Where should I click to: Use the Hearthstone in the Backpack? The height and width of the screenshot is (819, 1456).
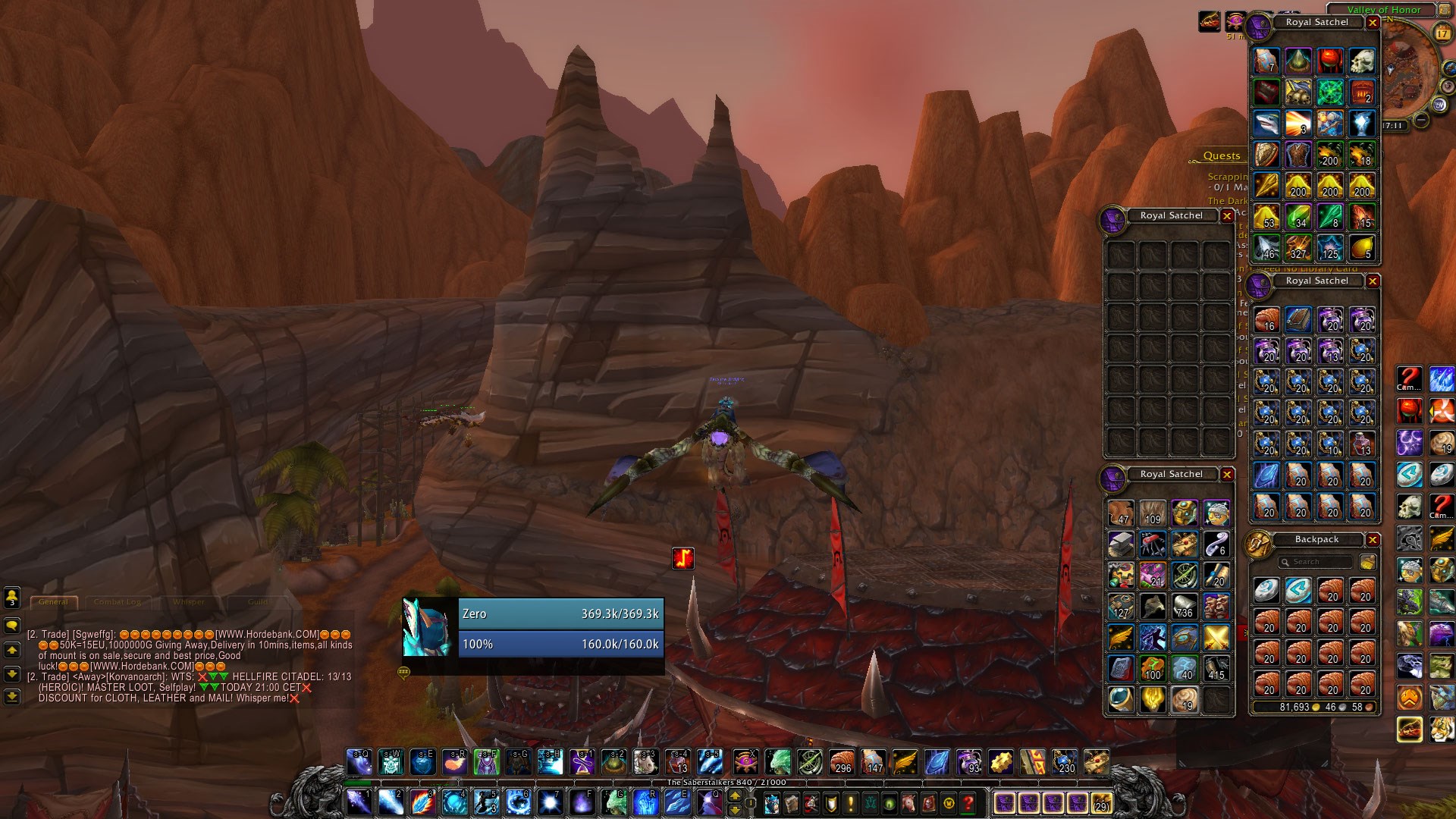(1266, 590)
